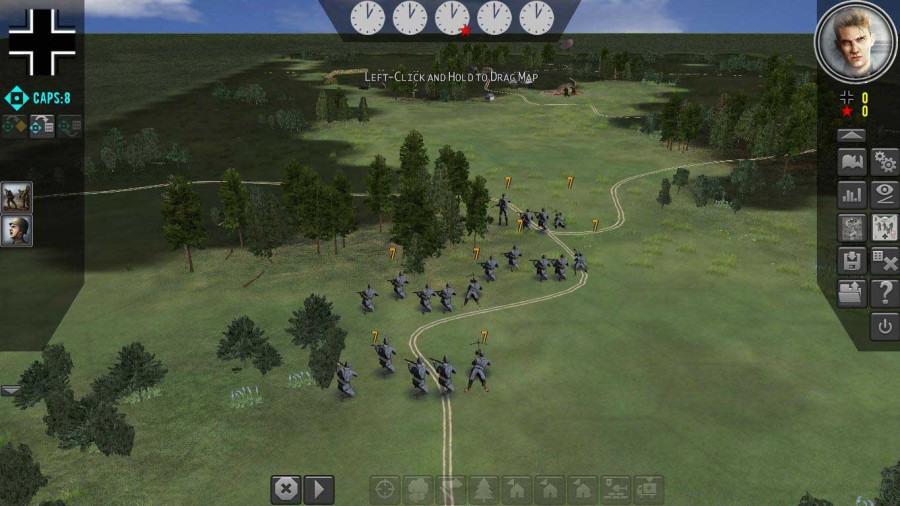Select the helmeted soldier portrait
900x506 pixels.
click(x=17, y=230)
